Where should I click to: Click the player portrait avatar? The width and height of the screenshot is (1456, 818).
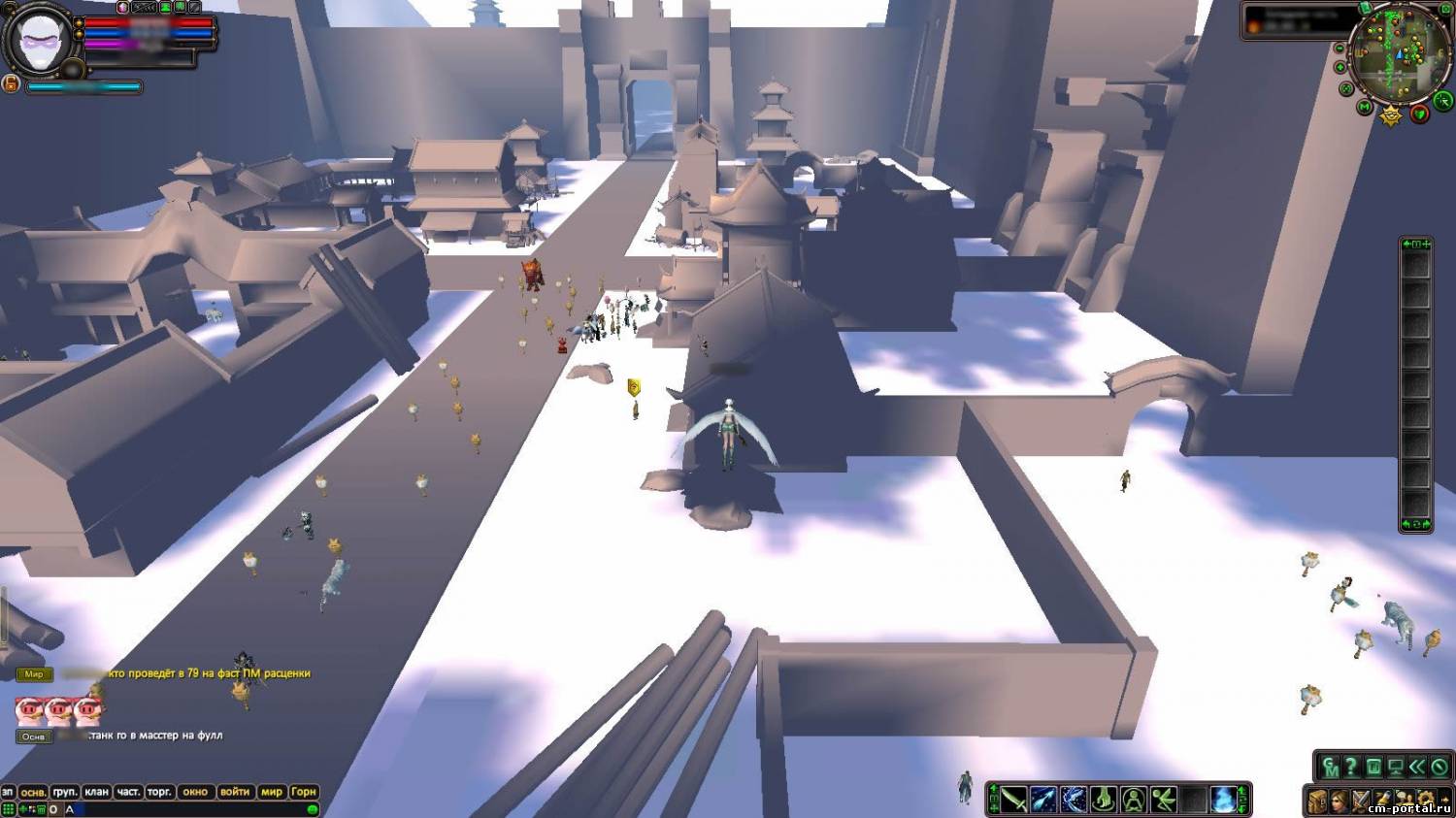pos(37,39)
